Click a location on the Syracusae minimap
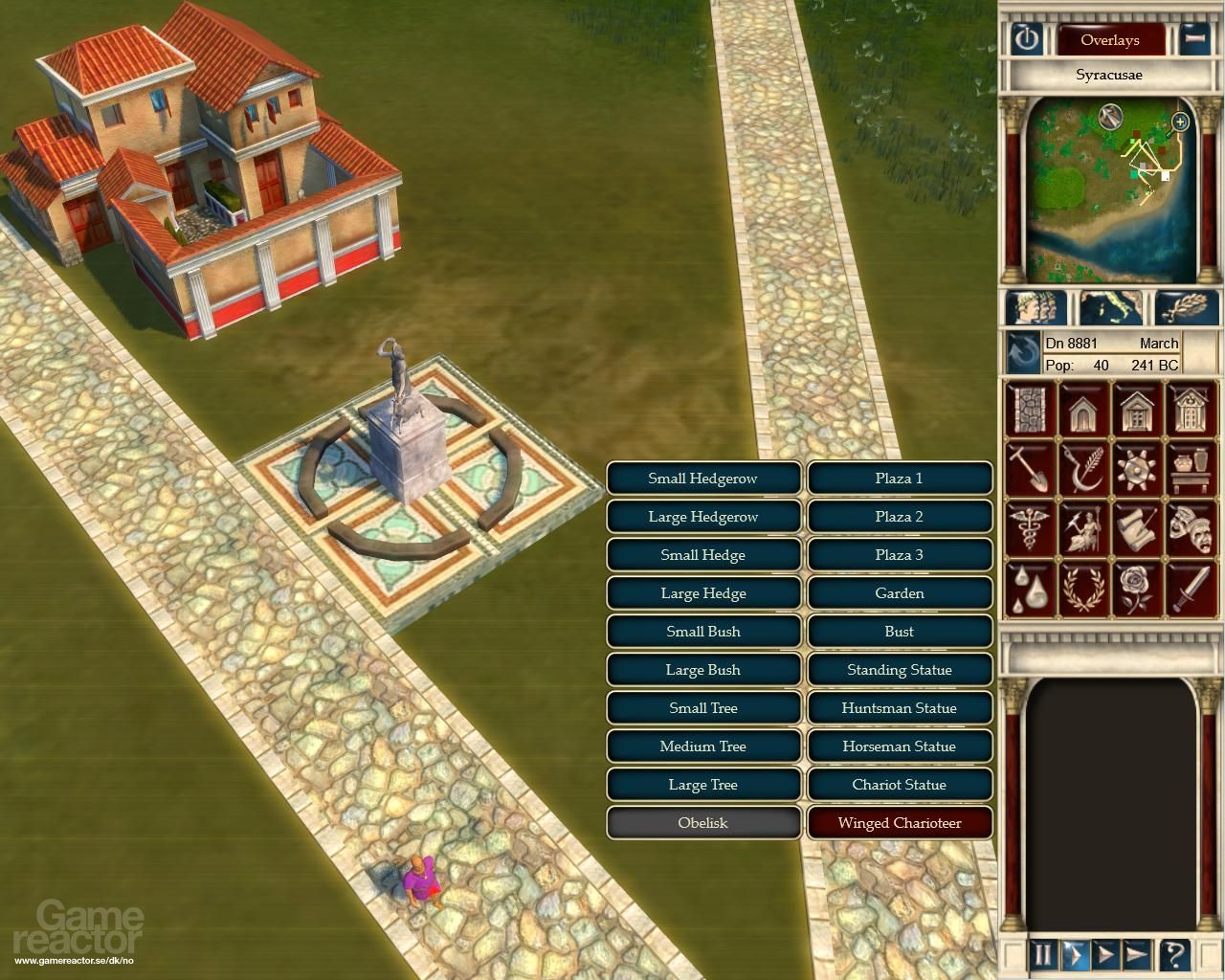The height and width of the screenshot is (980, 1225). pyautogui.click(x=1110, y=191)
